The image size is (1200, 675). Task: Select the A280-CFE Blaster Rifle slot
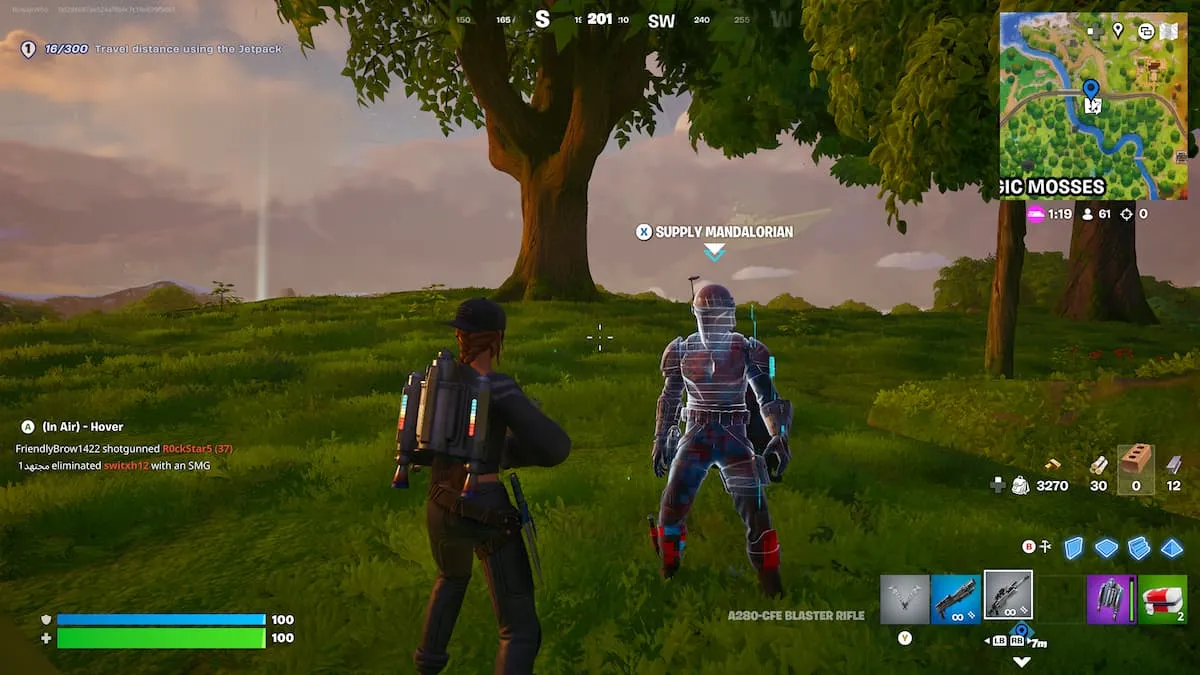1007,597
